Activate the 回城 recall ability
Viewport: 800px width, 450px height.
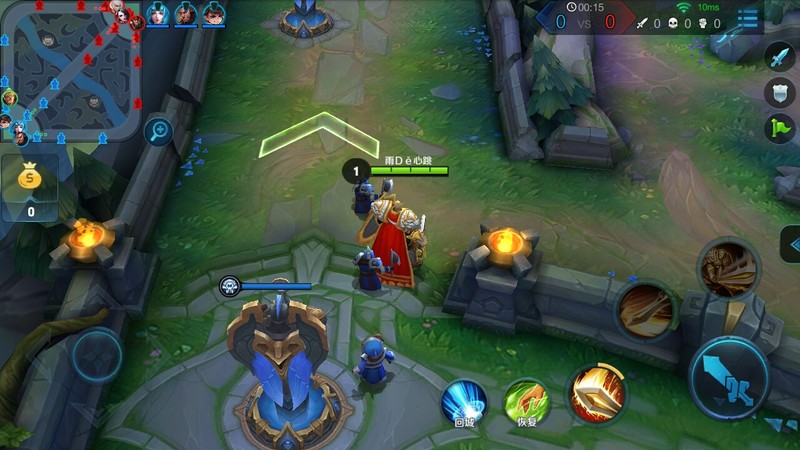click(x=465, y=400)
